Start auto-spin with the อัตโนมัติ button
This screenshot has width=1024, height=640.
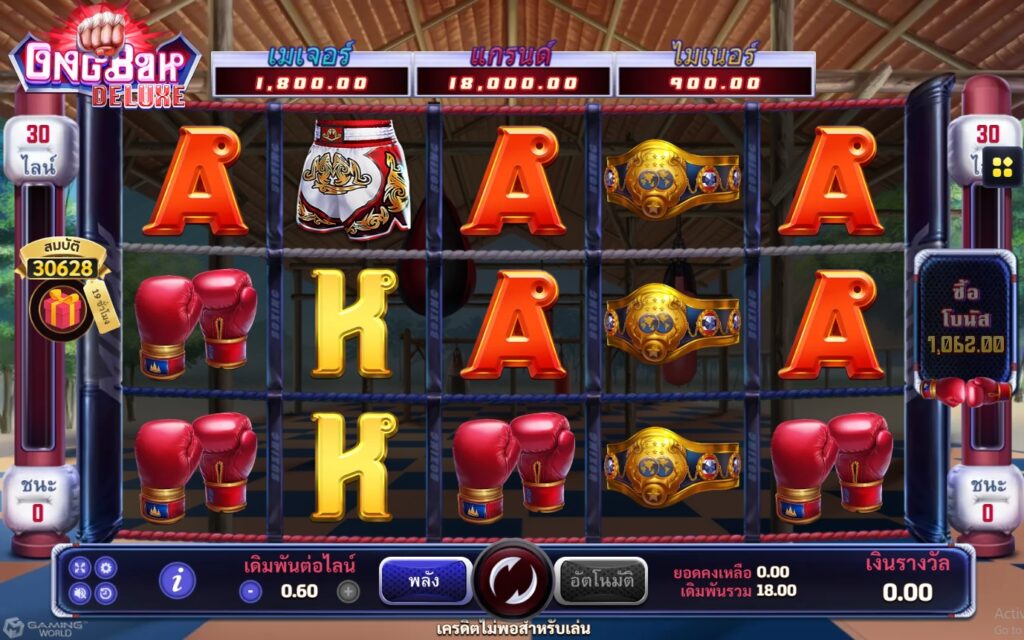tap(601, 581)
